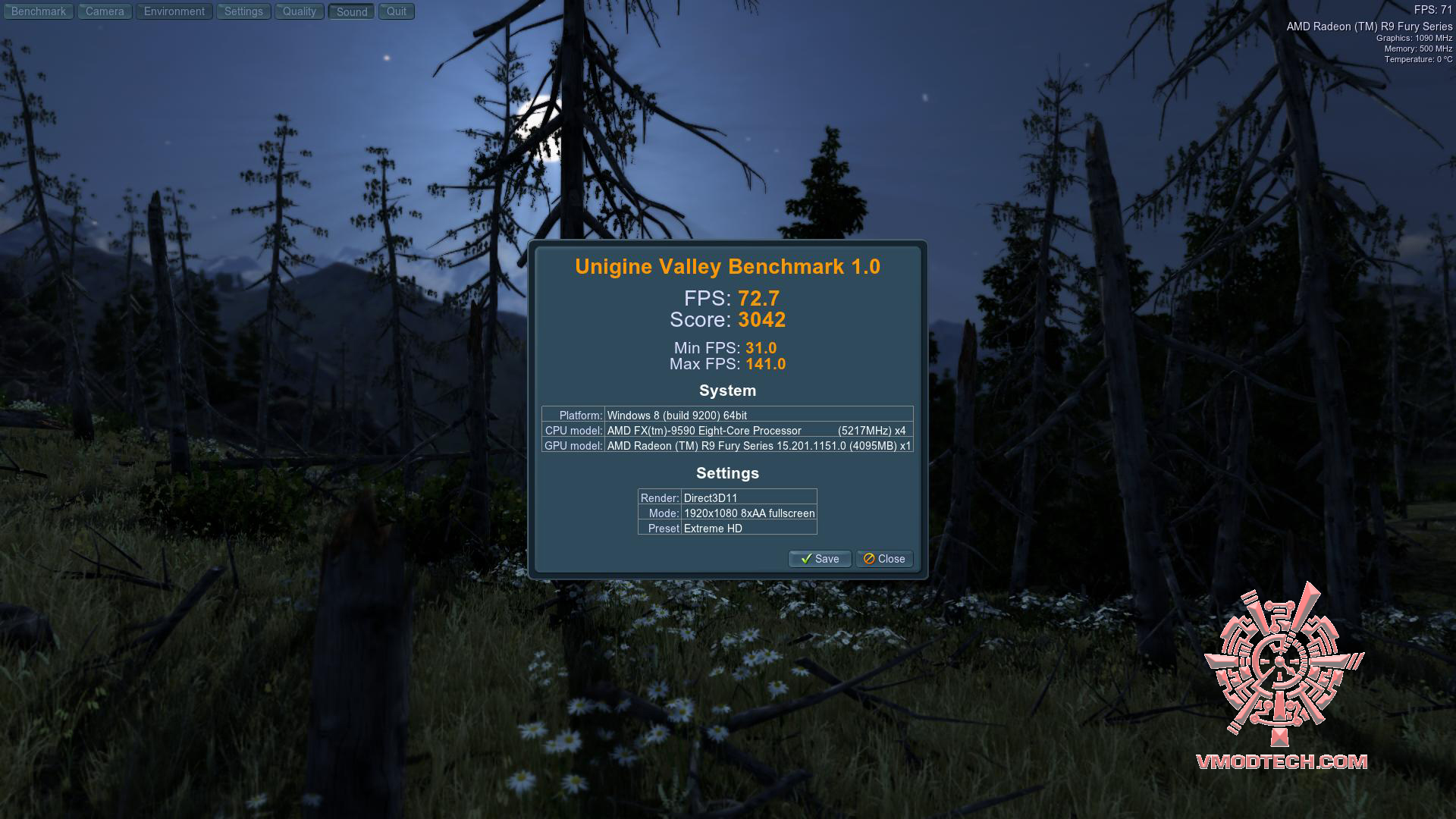1456x819 pixels.
Task: Select the Quality button
Action: [x=300, y=11]
